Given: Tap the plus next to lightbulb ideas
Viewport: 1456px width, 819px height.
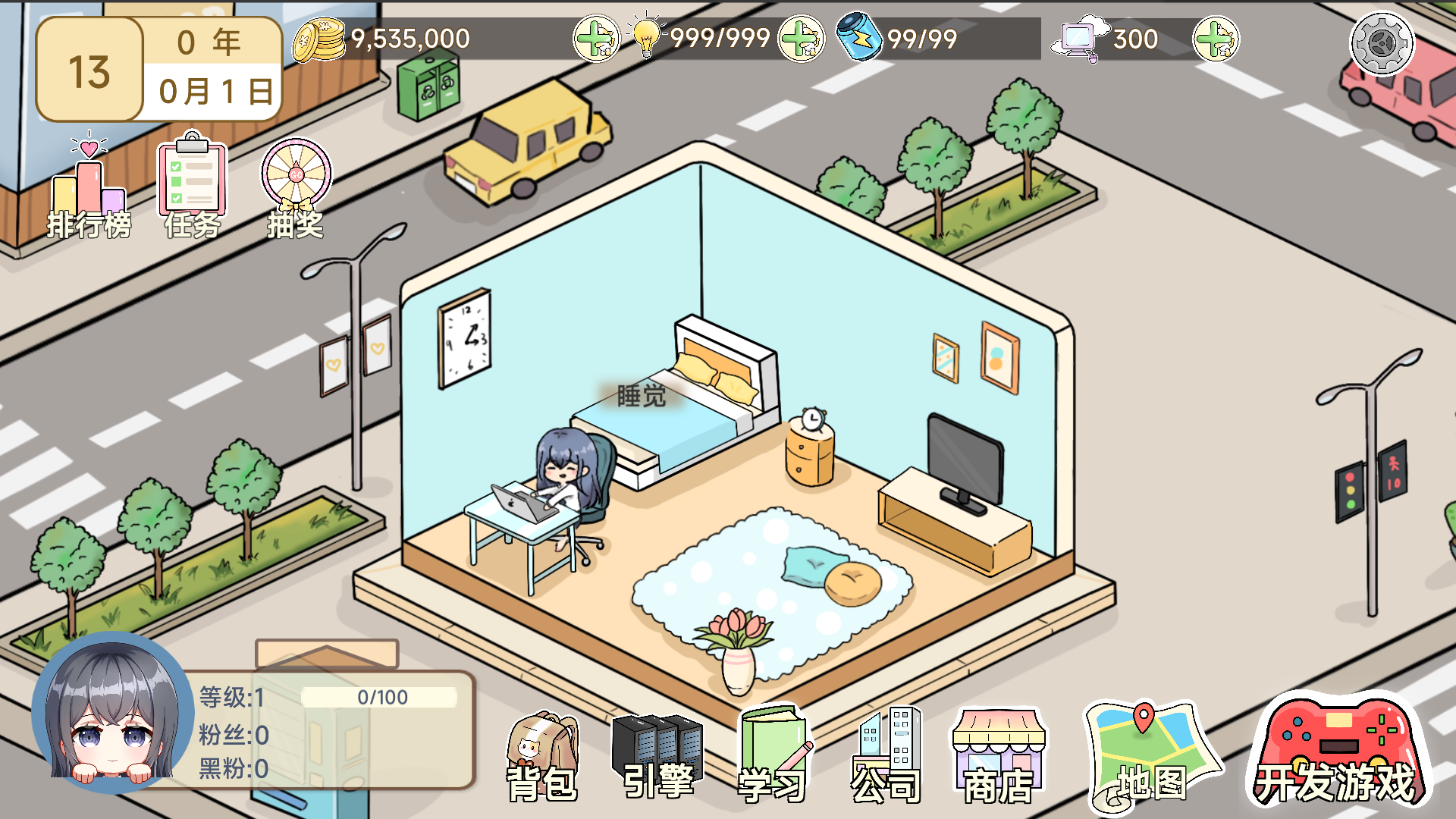Looking at the screenshot, I should tap(802, 39).
